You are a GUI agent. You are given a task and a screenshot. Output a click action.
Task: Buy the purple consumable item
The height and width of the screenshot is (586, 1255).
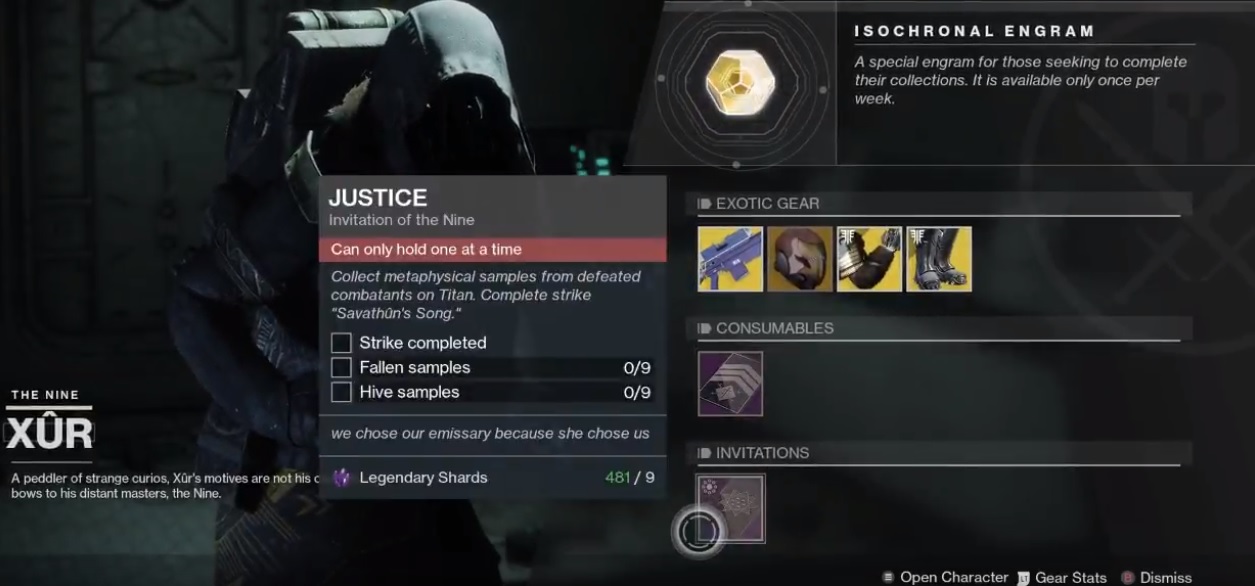[x=730, y=383]
